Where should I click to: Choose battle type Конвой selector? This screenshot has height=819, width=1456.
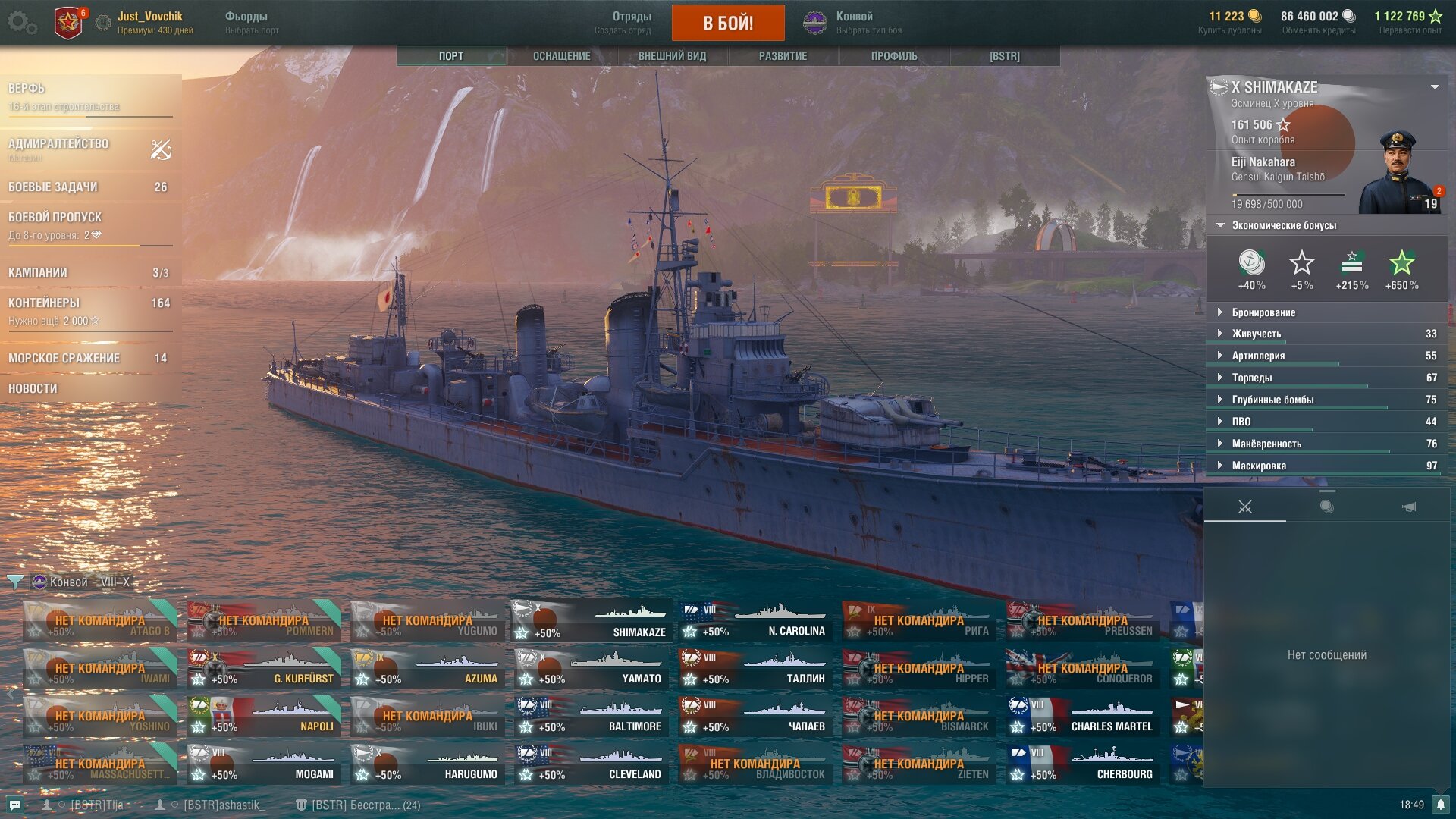point(853,23)
